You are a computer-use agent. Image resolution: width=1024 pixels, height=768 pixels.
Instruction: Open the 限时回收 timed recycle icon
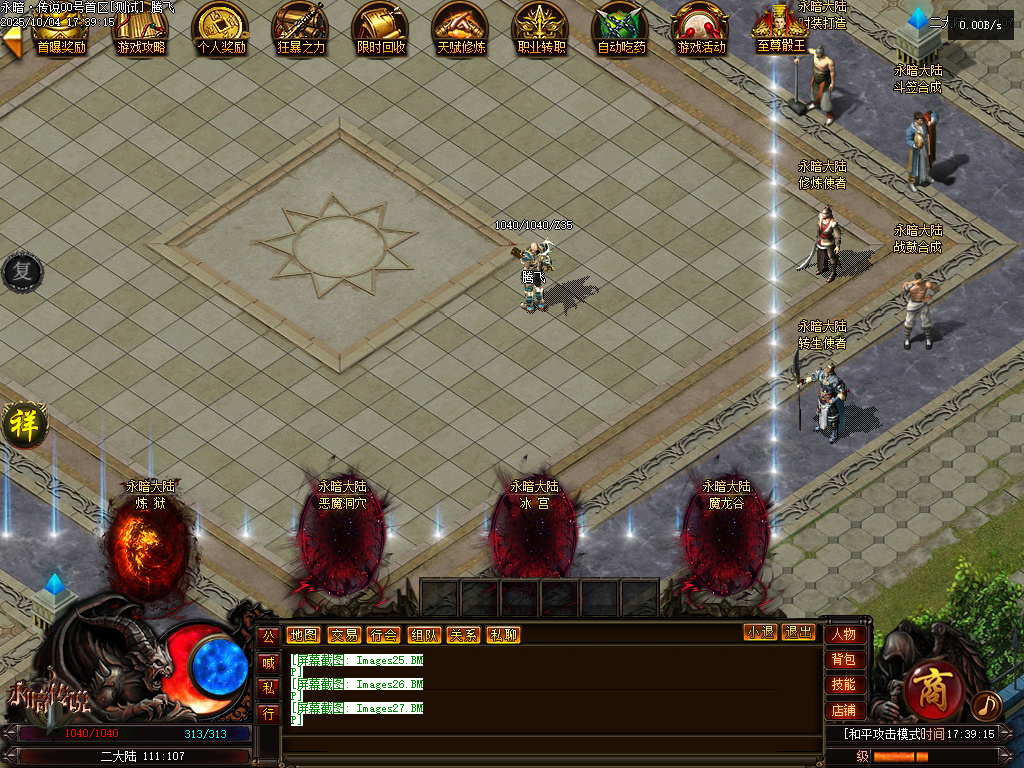click(381, 28)
